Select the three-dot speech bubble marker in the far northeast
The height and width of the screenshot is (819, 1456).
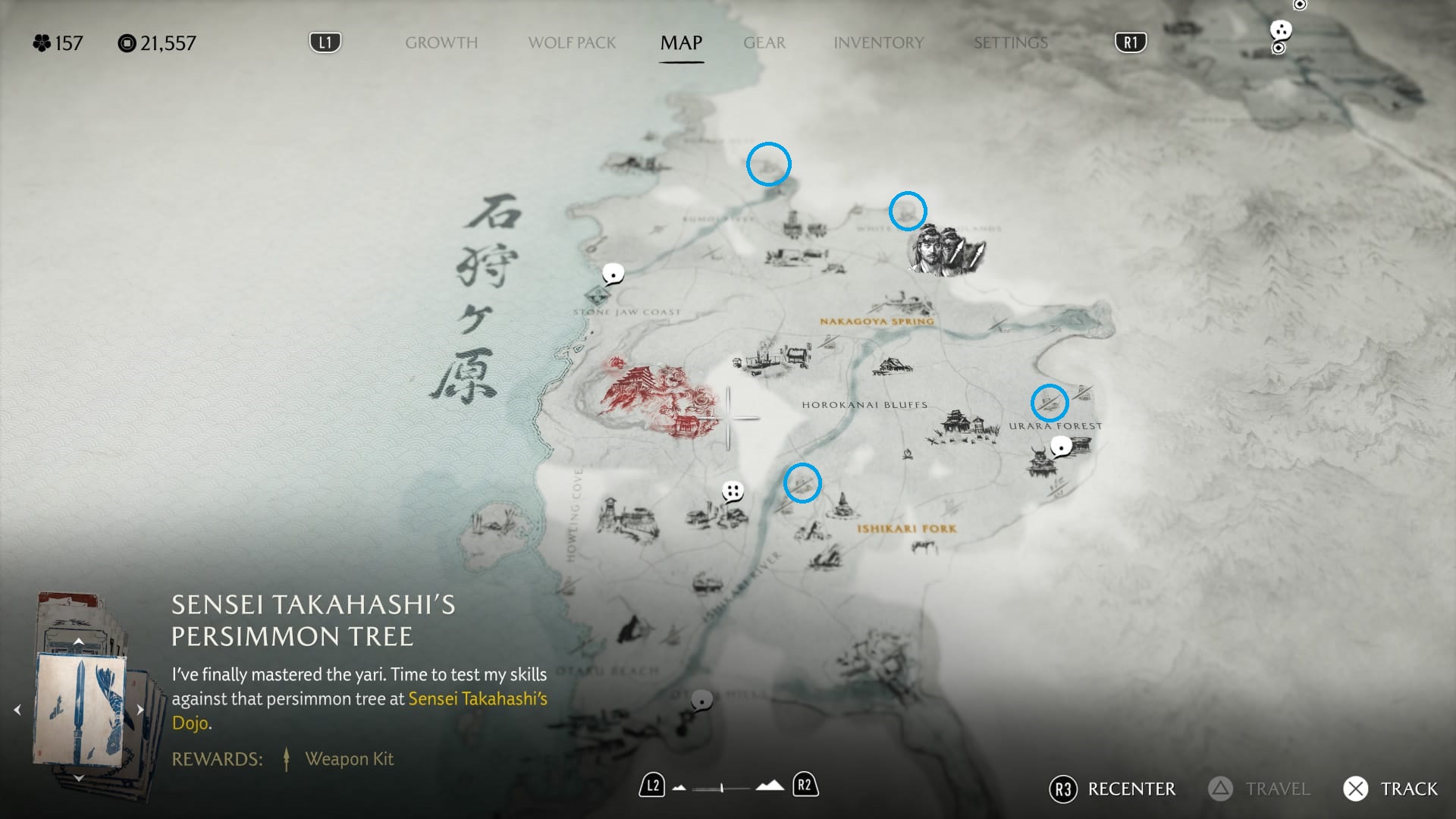(1281, 30)
